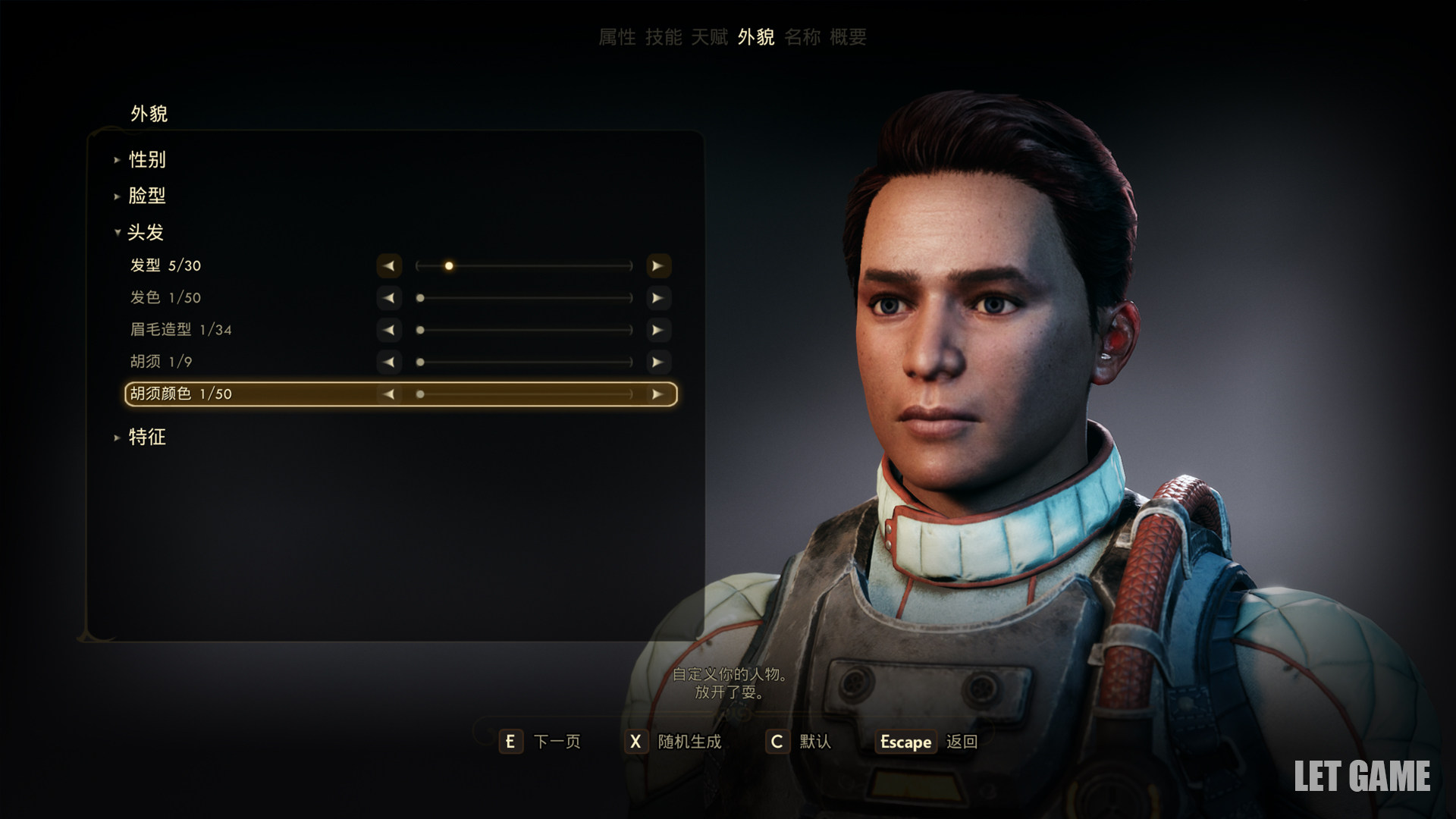Go to the 天赋 tab
Screen dimensions: 1456x819
(709, 37)
